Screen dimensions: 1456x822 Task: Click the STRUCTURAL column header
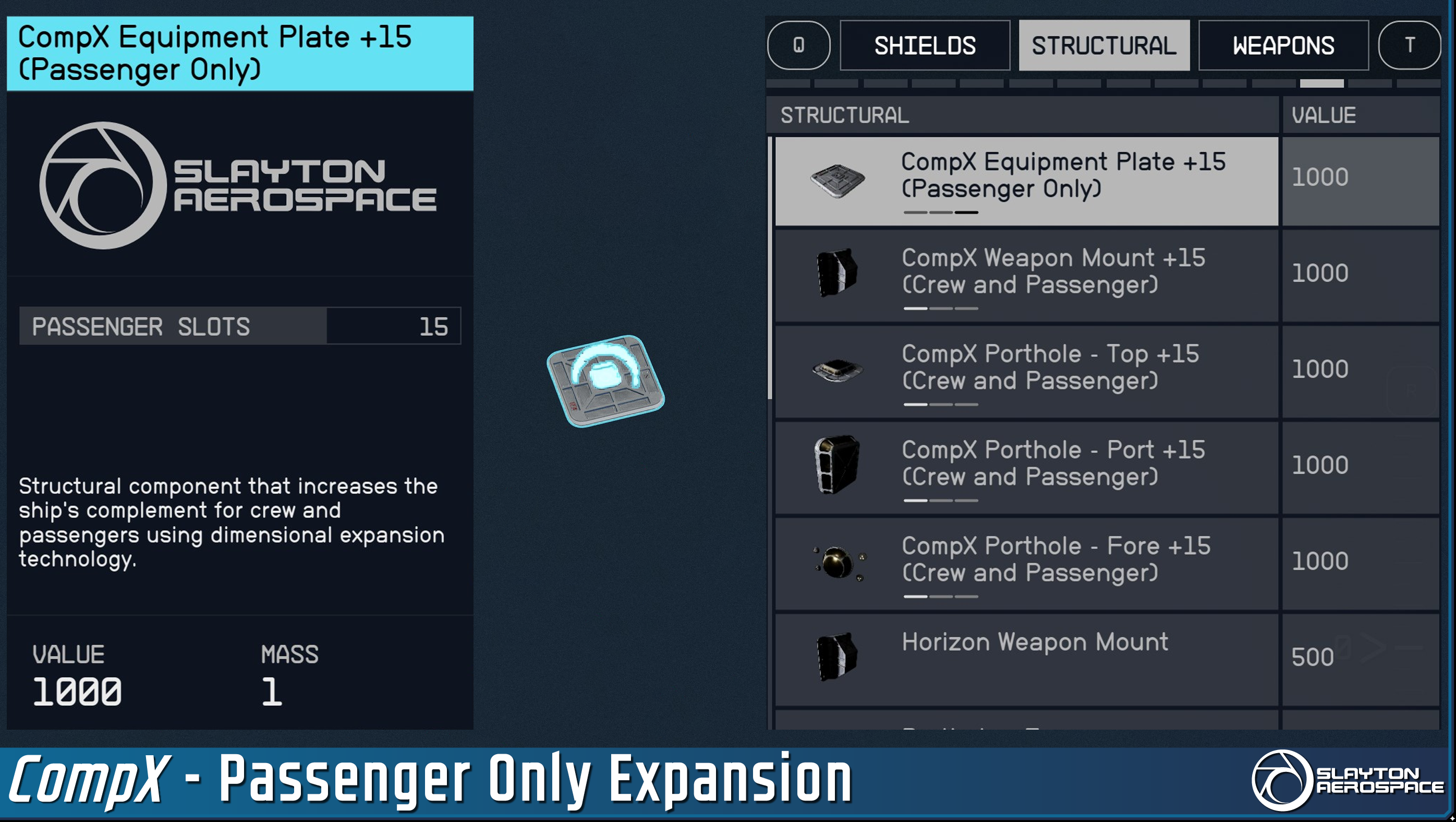click(1022, 115)
